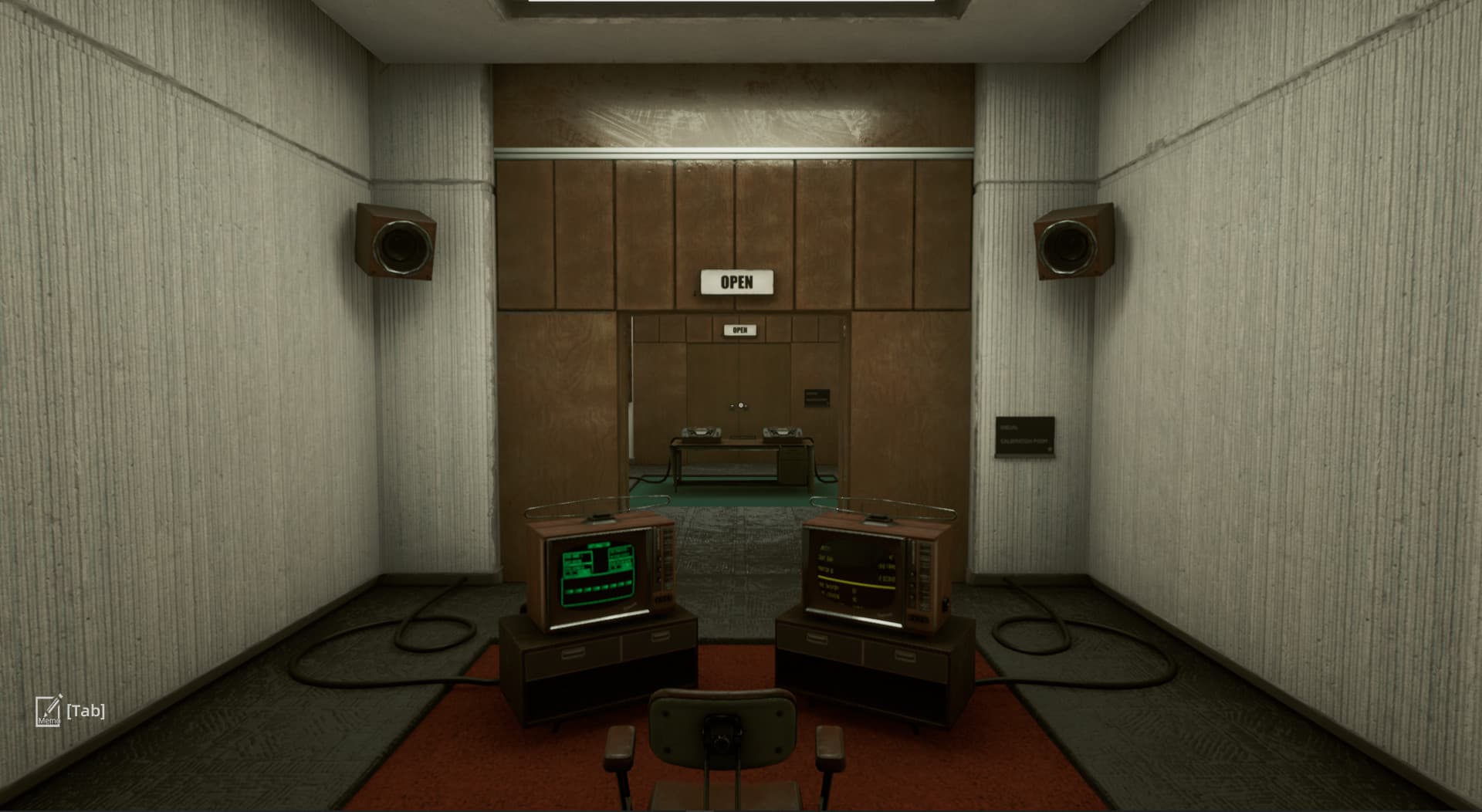Click the small OPEN sign inside the doorway

pos(739,328)
